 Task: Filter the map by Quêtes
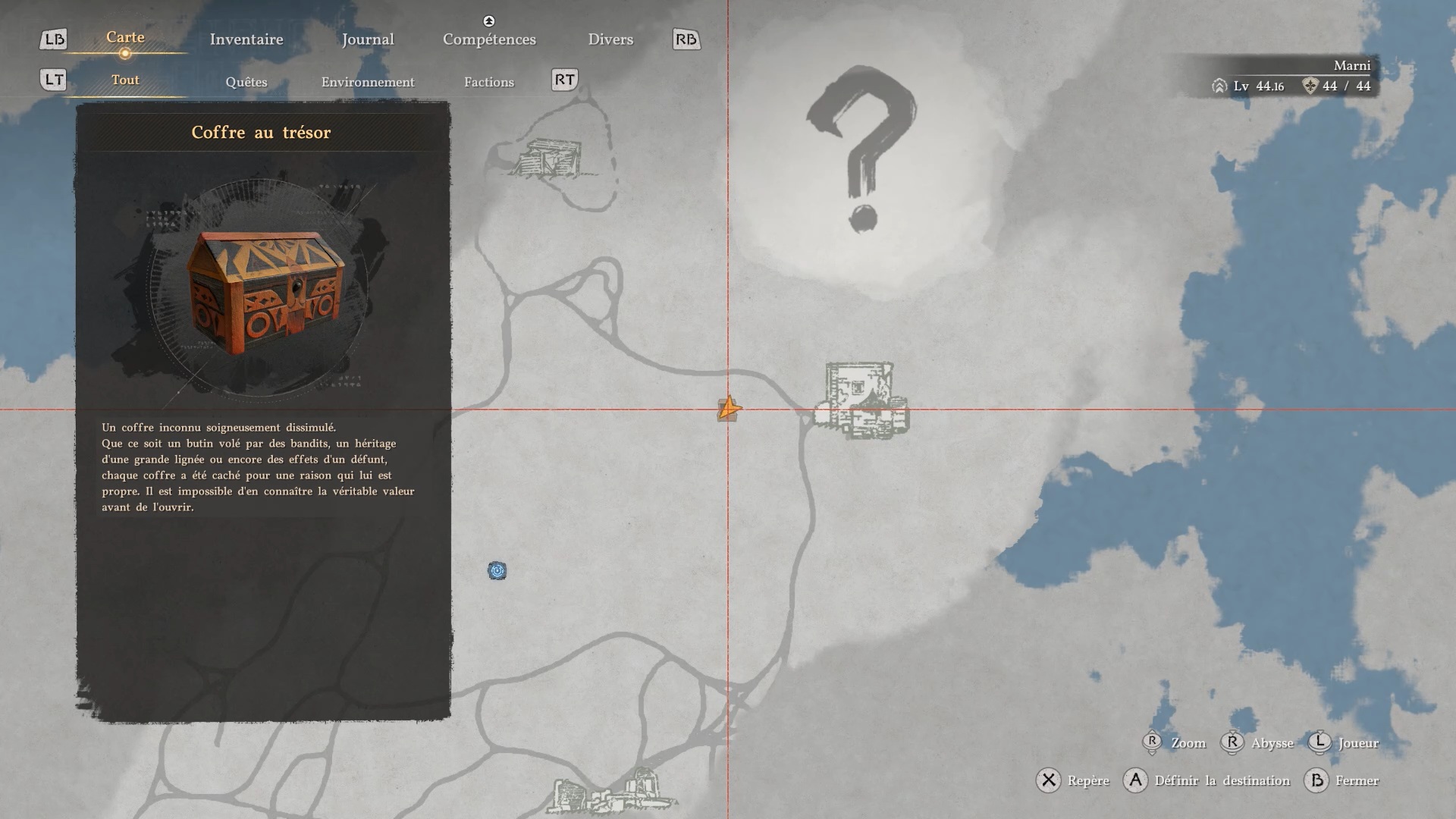246,82
